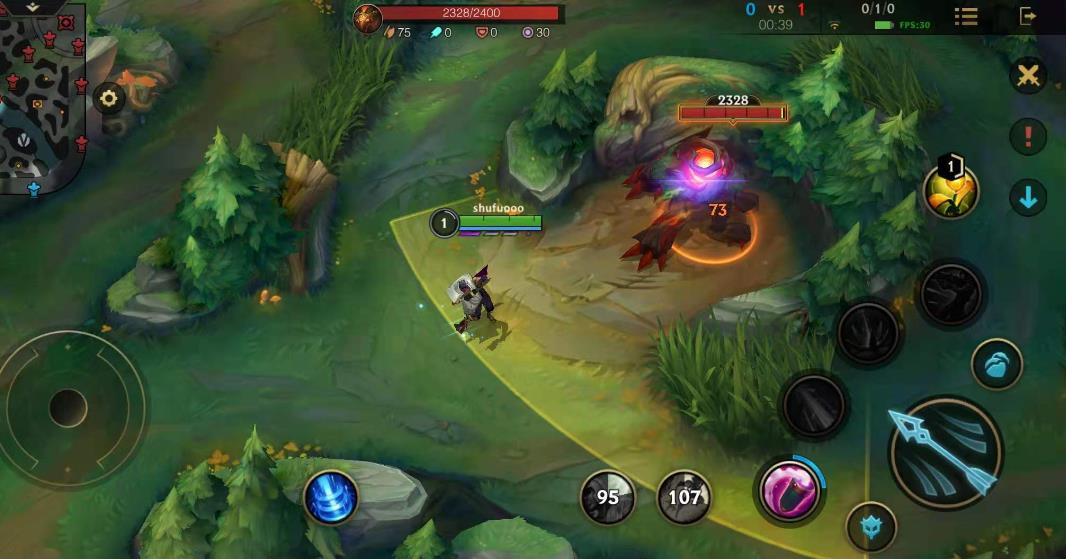Use the summoner spell showing 107 cooldown
This screenshot has width=1066, height=559.
tap(684, 497)
